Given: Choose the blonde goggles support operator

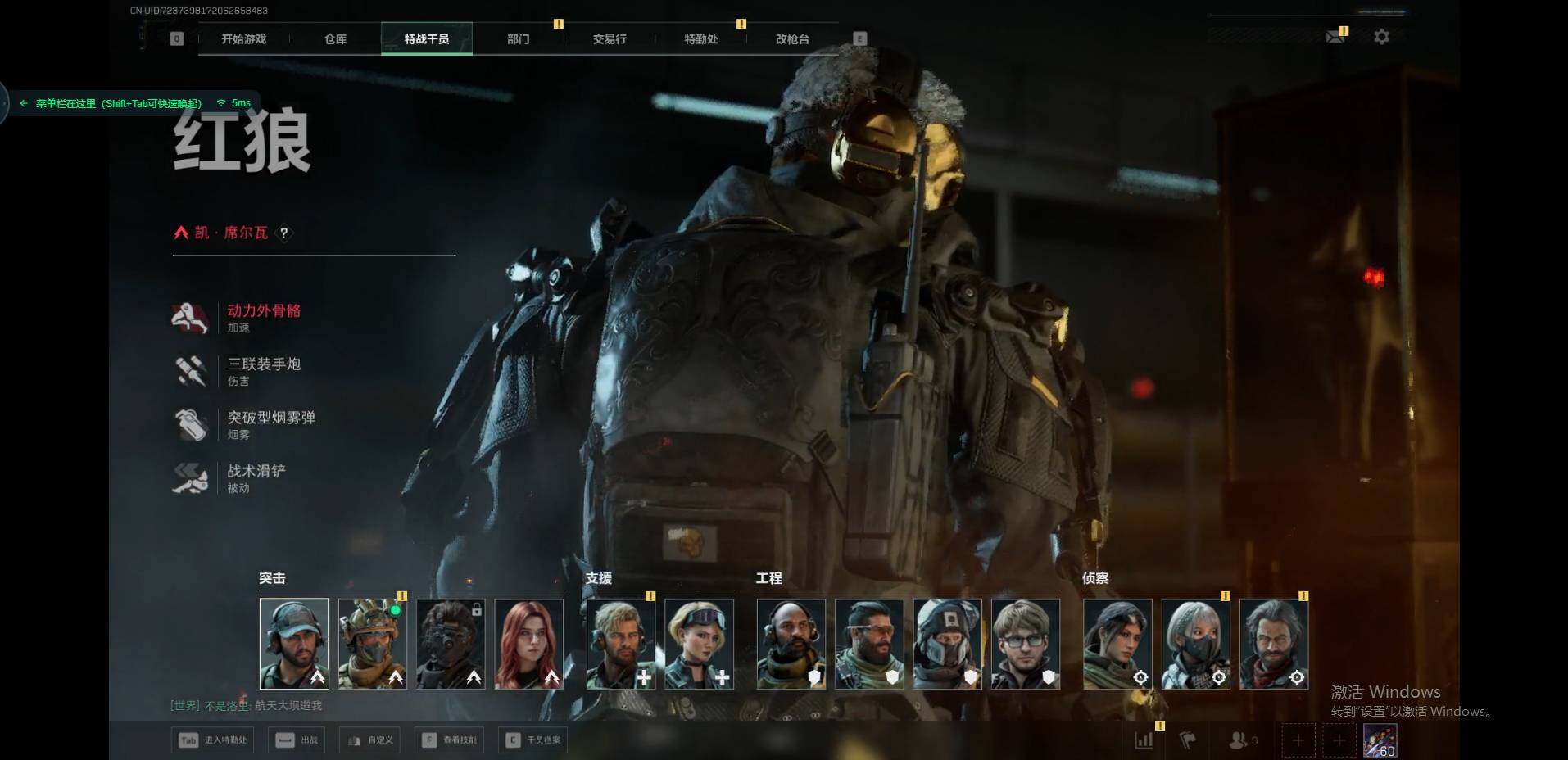Looking at the screenshot, I should [699, 644].
